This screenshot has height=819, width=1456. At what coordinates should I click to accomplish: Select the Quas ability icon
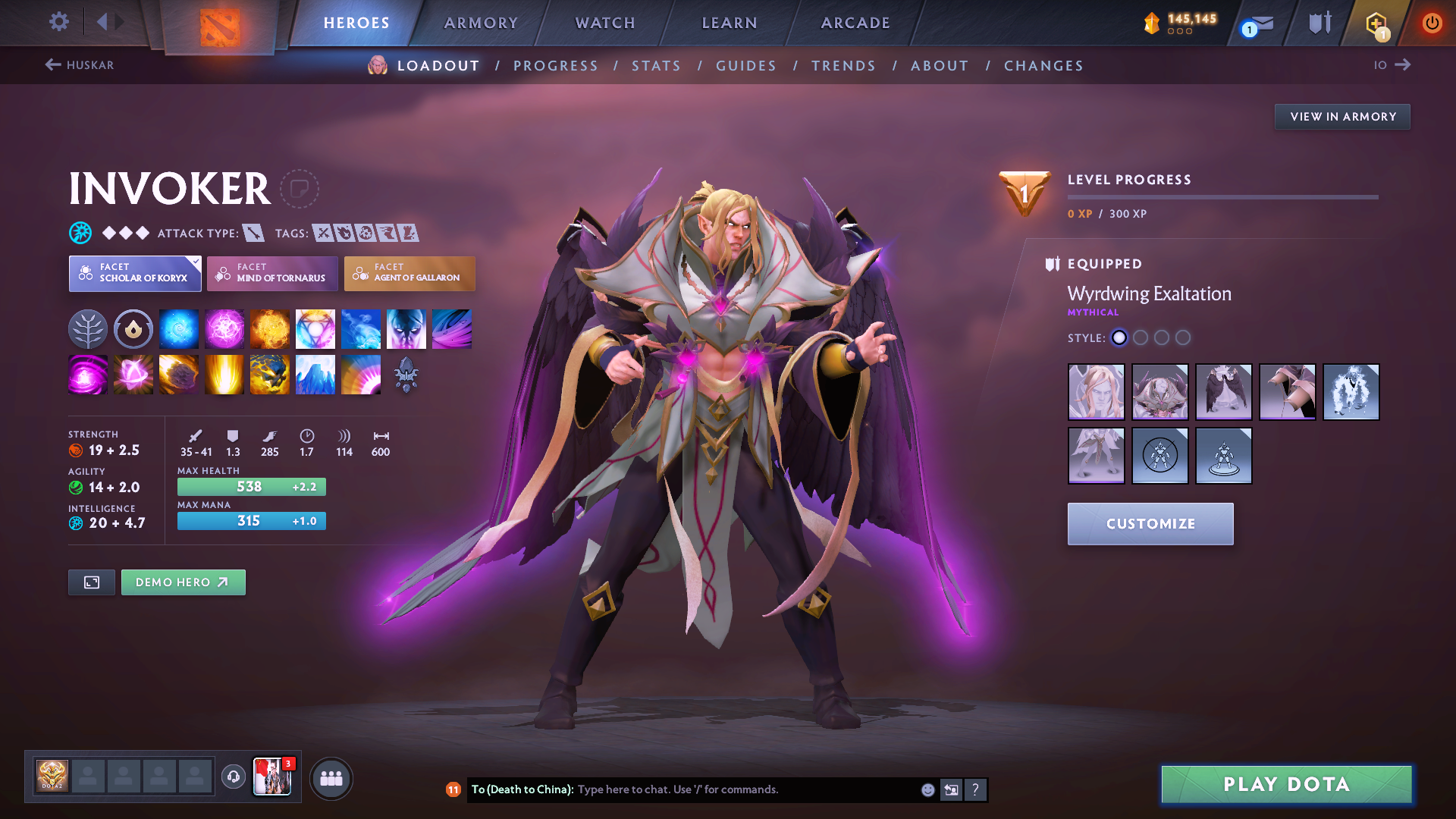point(179,328)
